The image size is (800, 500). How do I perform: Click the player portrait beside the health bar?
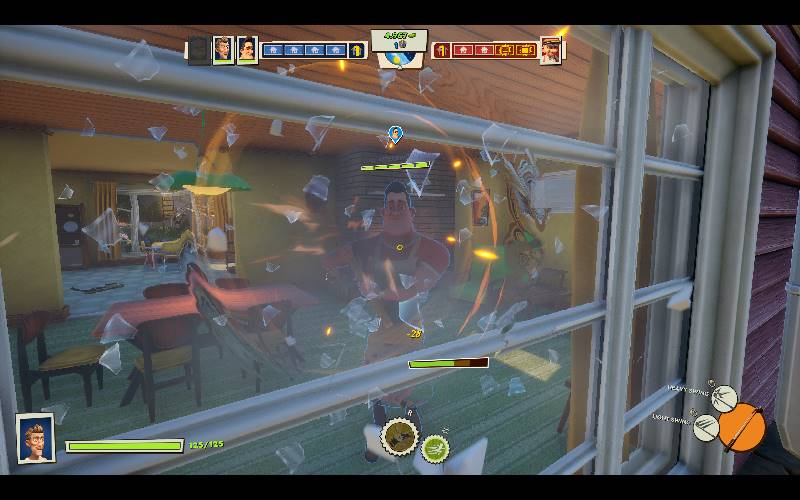[35, 437]
